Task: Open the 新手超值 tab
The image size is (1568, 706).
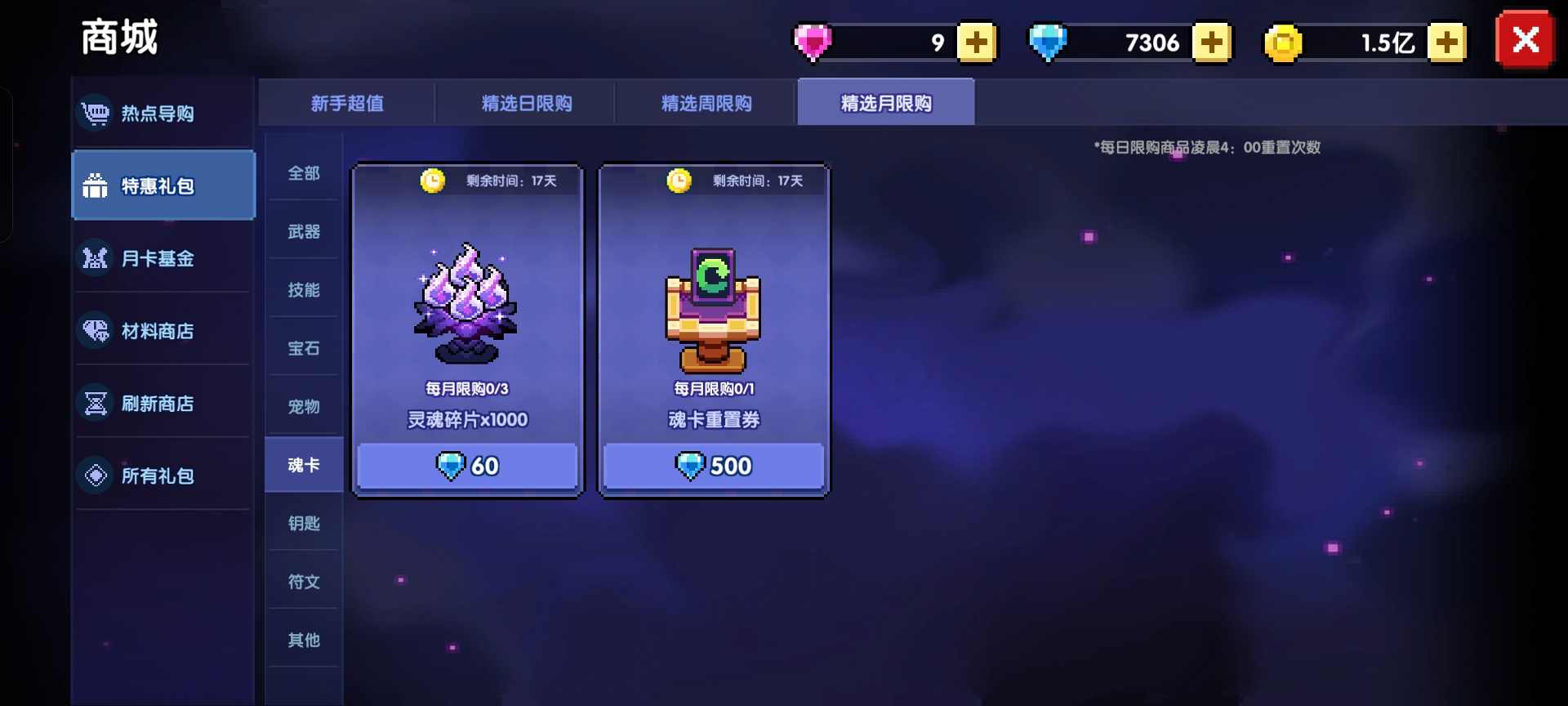Action: 346,103
